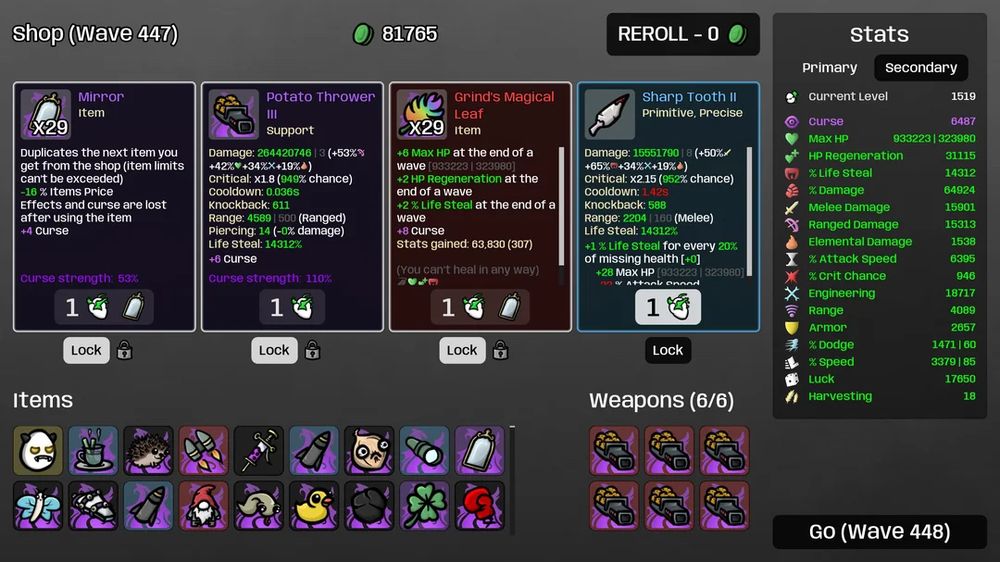Lock the Mirror shop card

pos(87,350)
